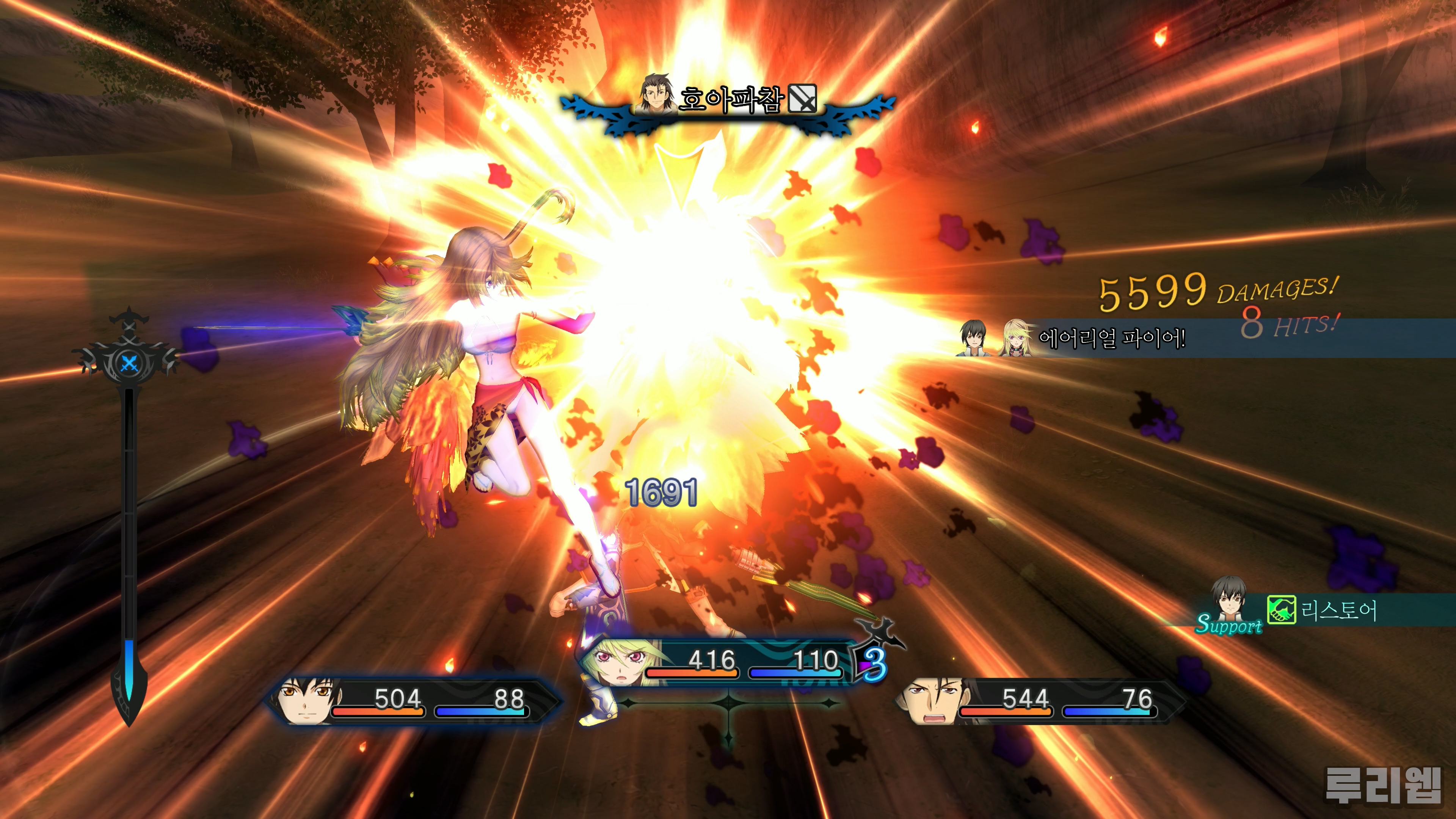
Task: Click the crossed-swords emblem atop the gauge
Action: [x=129, y=362]
